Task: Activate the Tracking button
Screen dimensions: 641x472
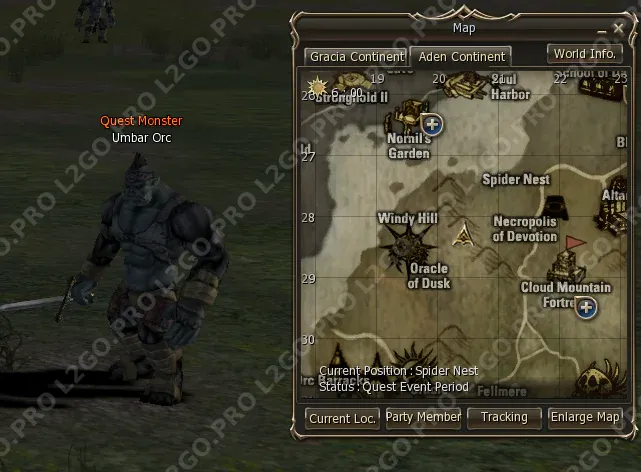Action: point(504,417)
